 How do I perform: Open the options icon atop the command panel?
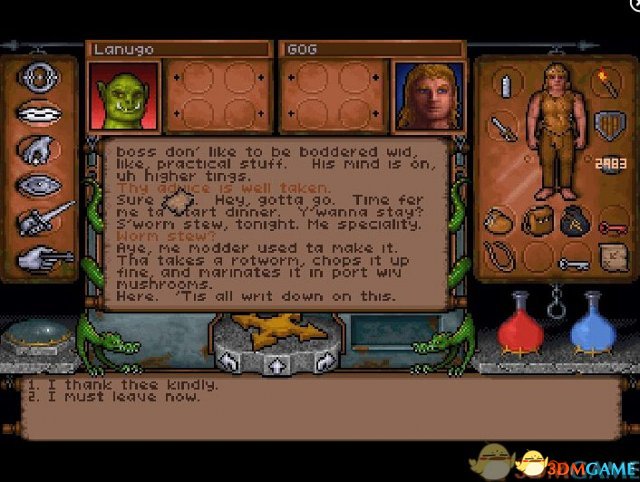40,78
